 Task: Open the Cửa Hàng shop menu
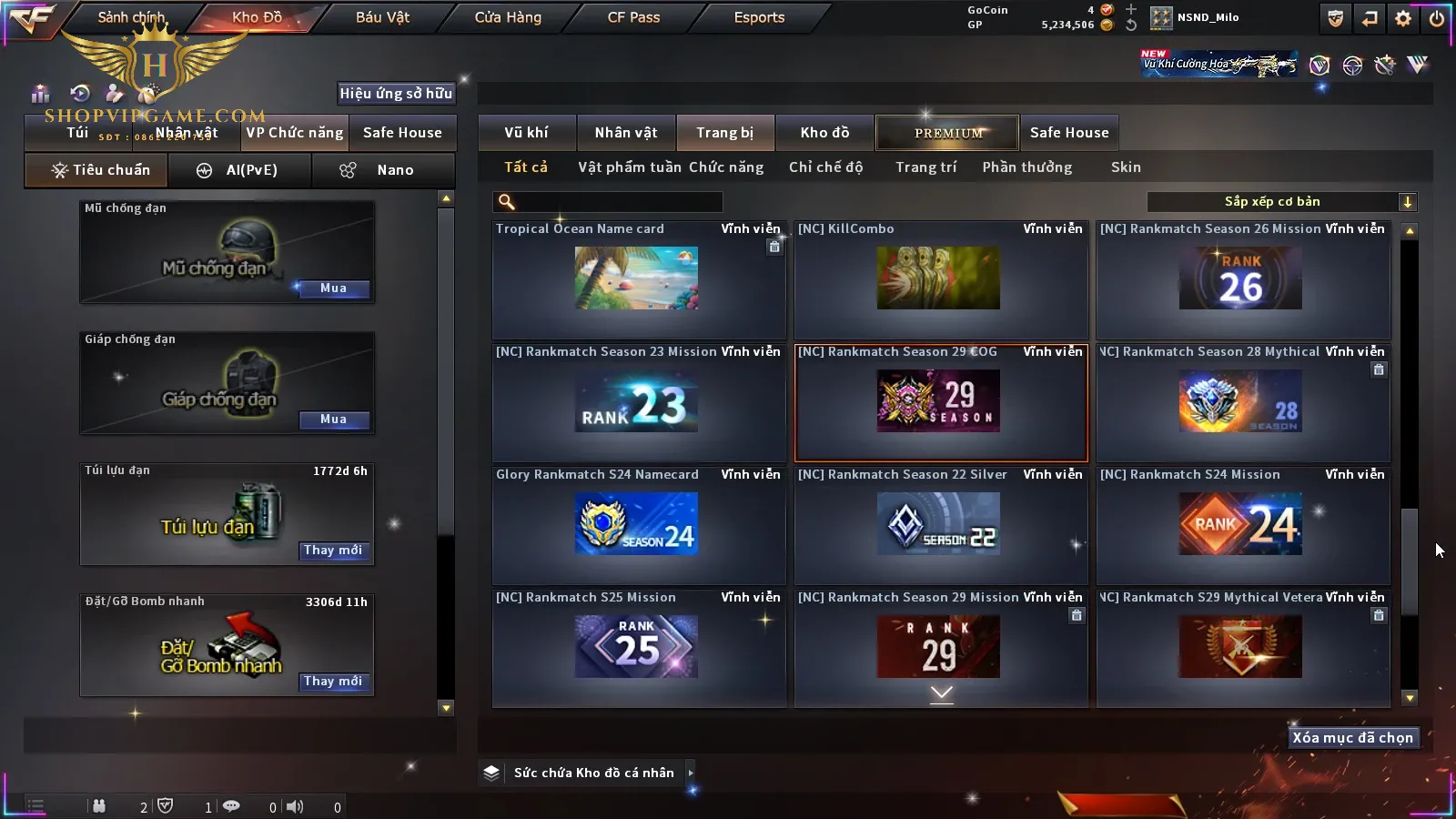coord(508,17)
